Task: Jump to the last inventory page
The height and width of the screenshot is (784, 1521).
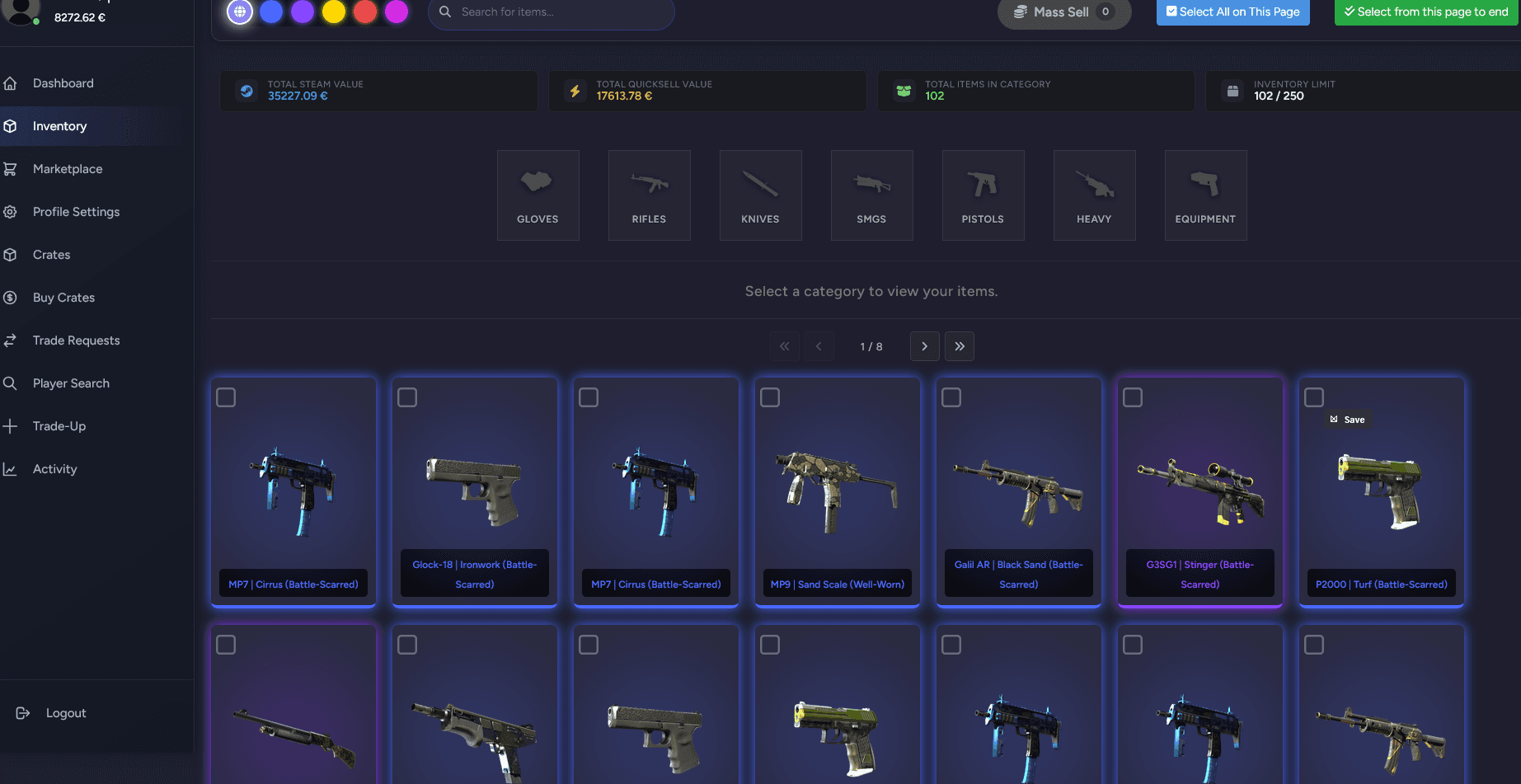Action: 959,346
